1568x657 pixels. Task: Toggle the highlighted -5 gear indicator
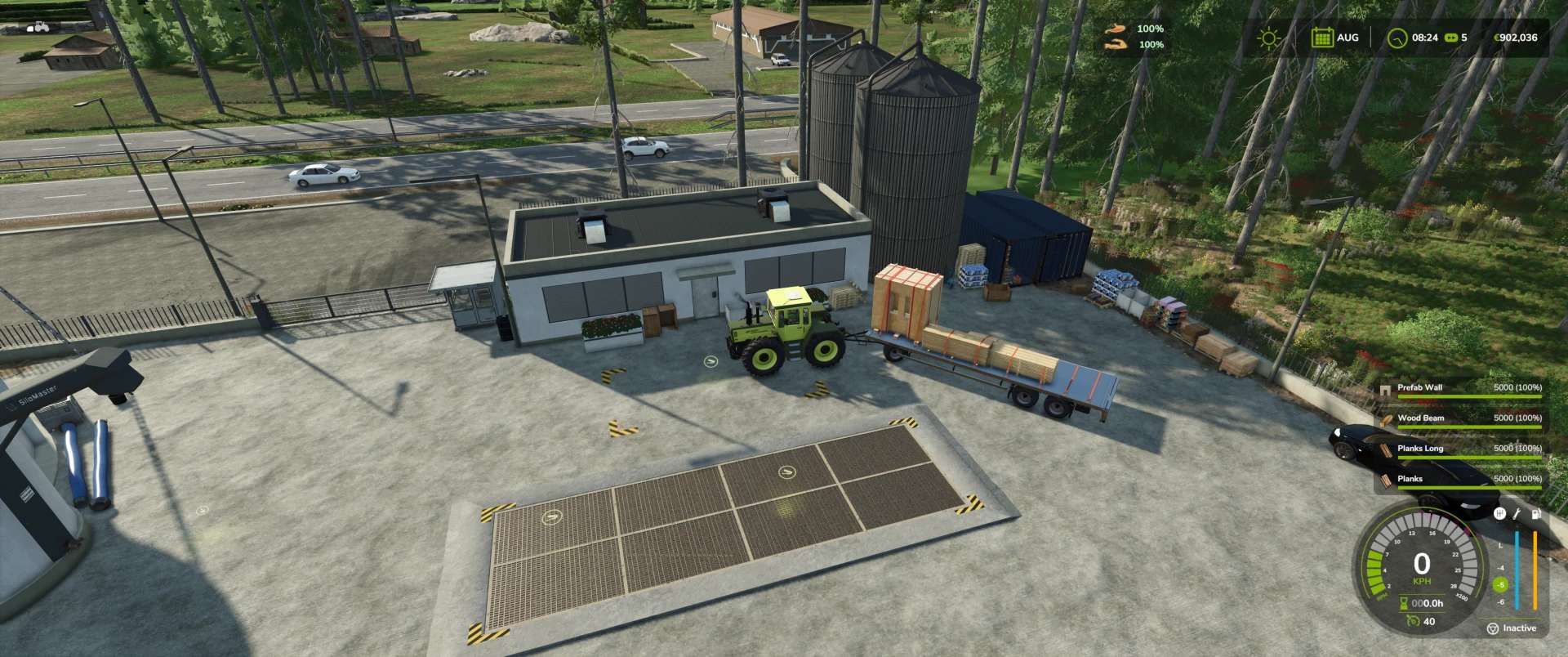1501,585
